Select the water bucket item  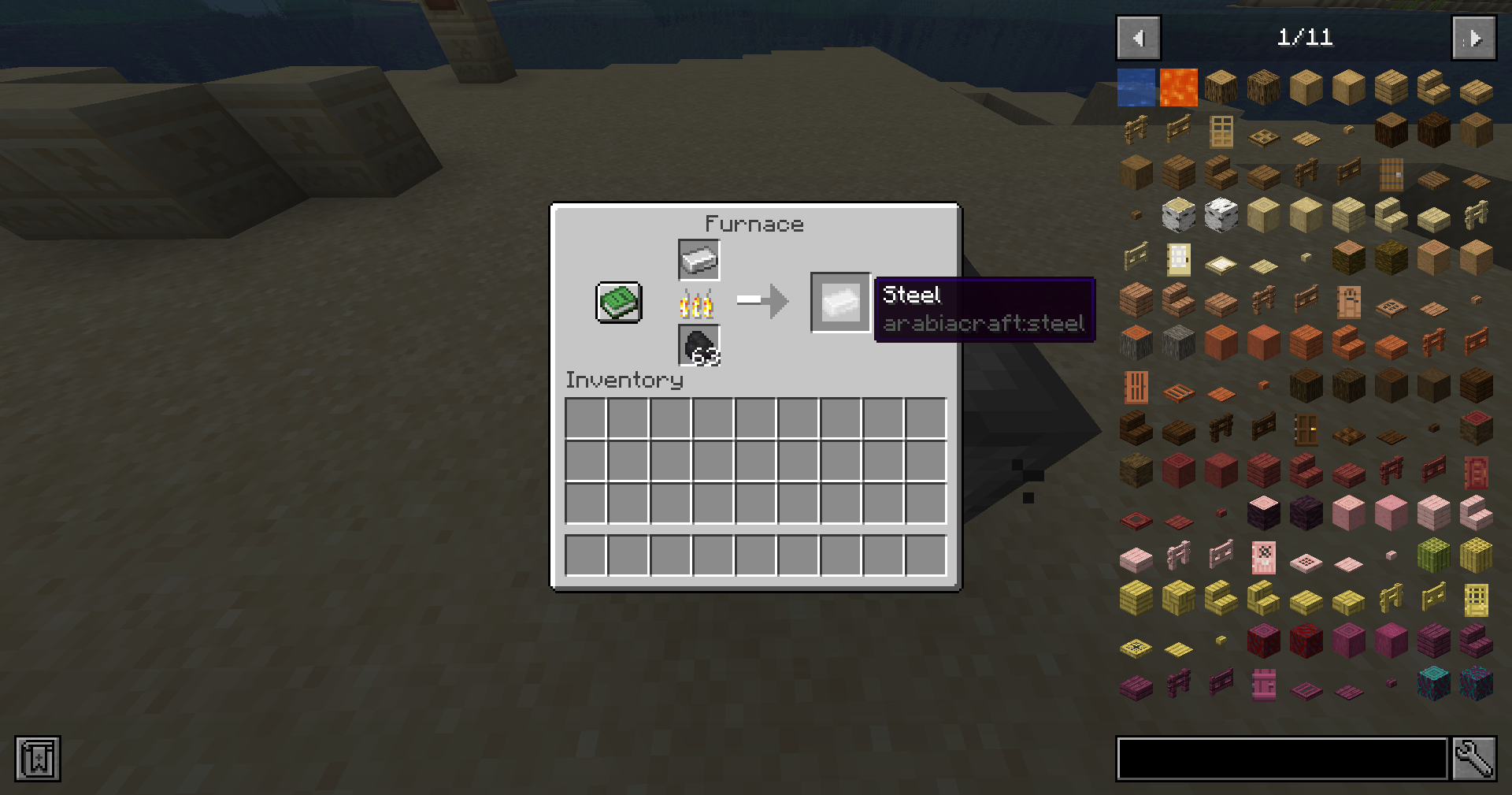(1136, 87)
